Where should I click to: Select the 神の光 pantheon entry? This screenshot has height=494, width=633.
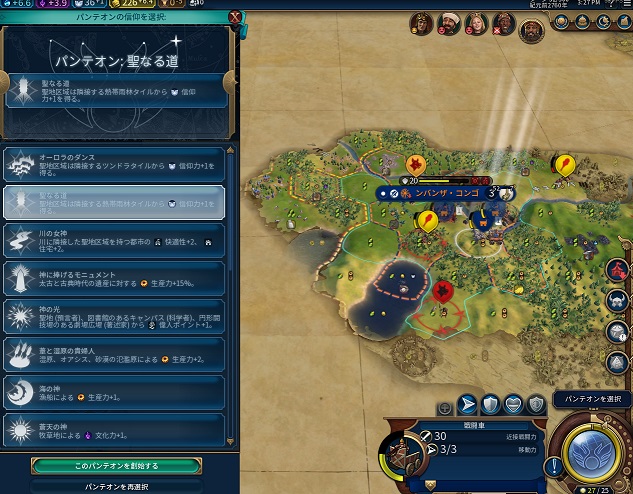click(114, 317)
